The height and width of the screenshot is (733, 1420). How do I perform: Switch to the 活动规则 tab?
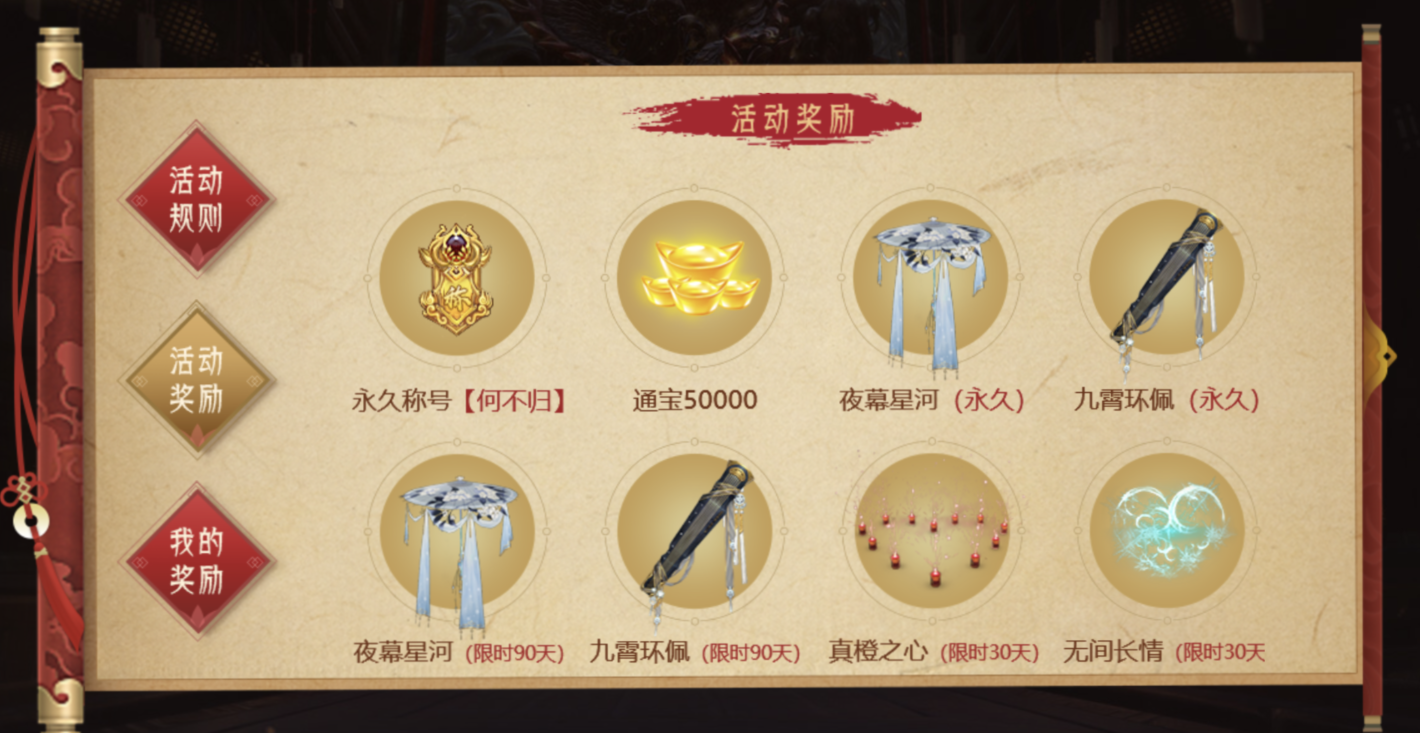tap(196, 197)
